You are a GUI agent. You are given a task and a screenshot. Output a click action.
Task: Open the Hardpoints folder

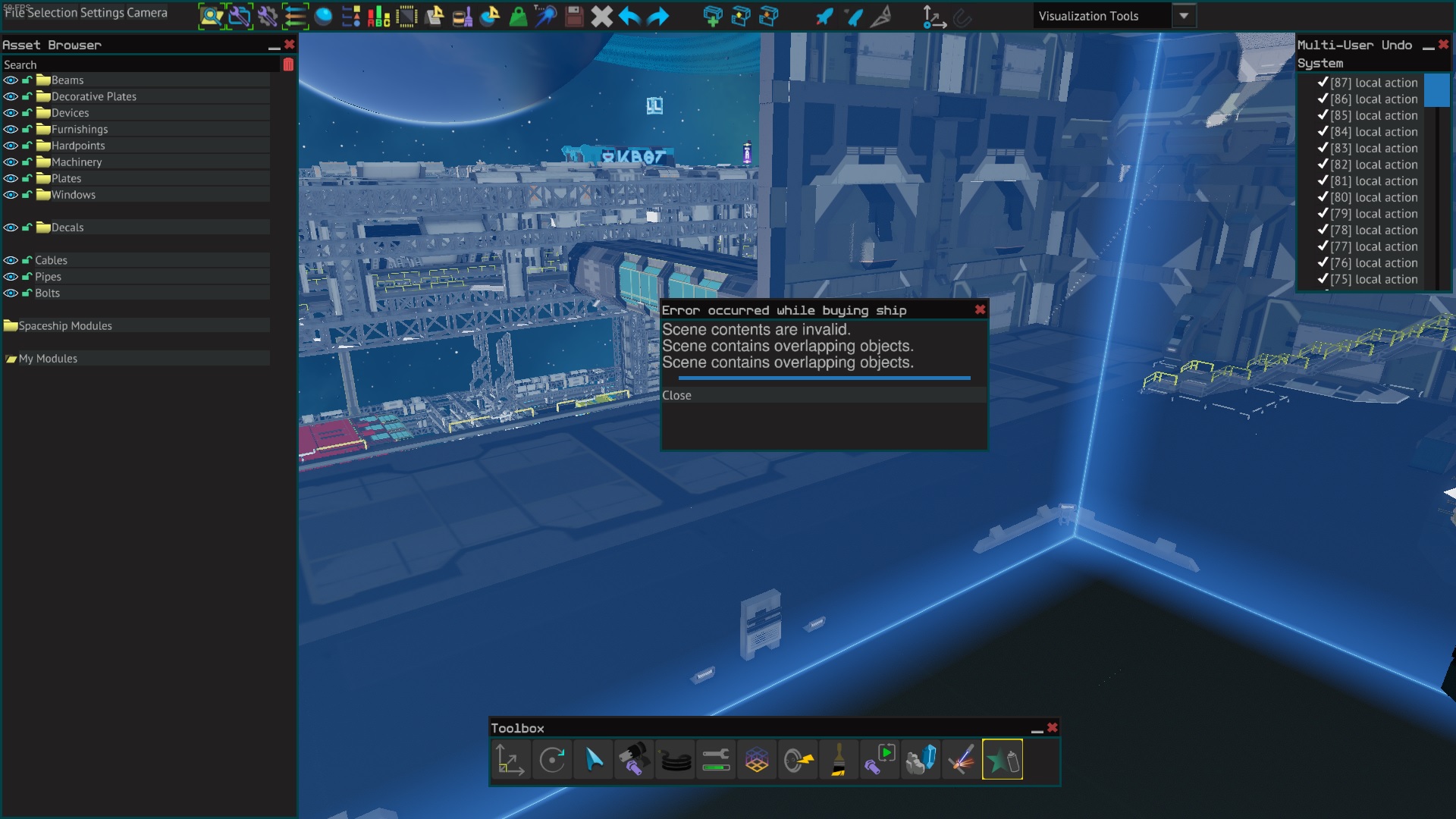tap(77, 146)
